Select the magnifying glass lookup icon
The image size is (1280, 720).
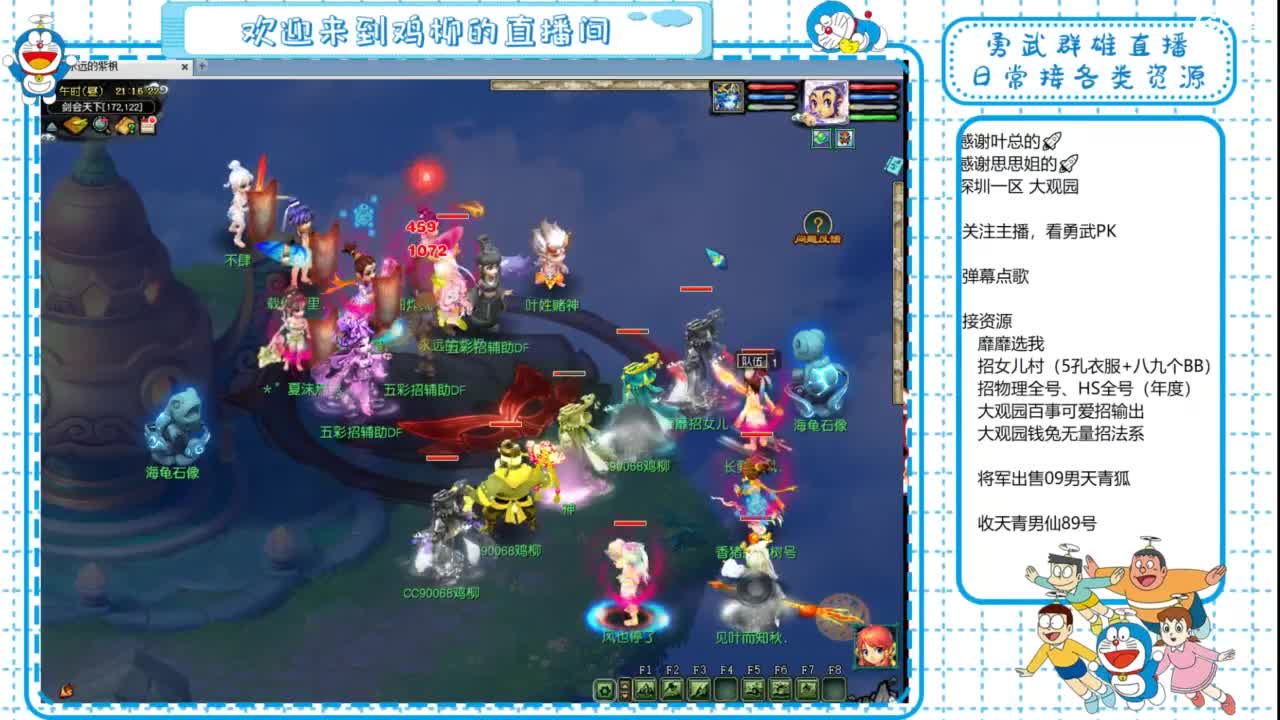click(100, 125)
